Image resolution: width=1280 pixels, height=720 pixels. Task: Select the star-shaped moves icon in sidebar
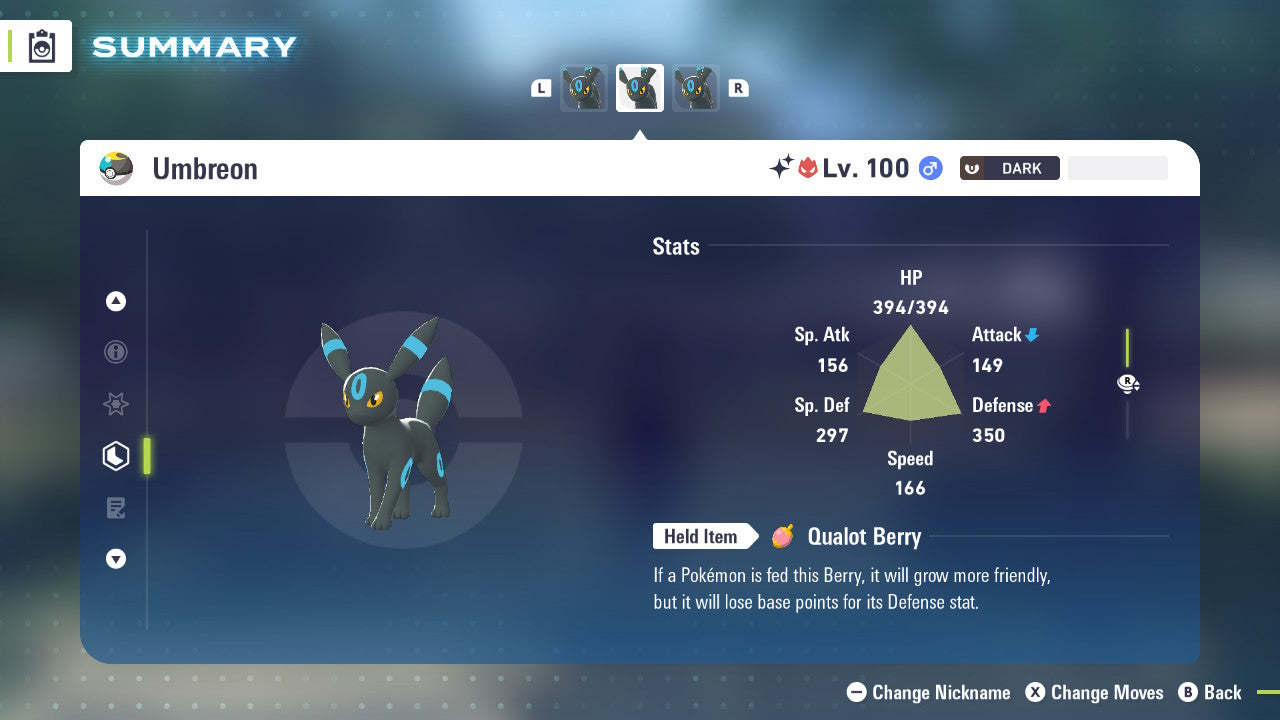point(116,404)
